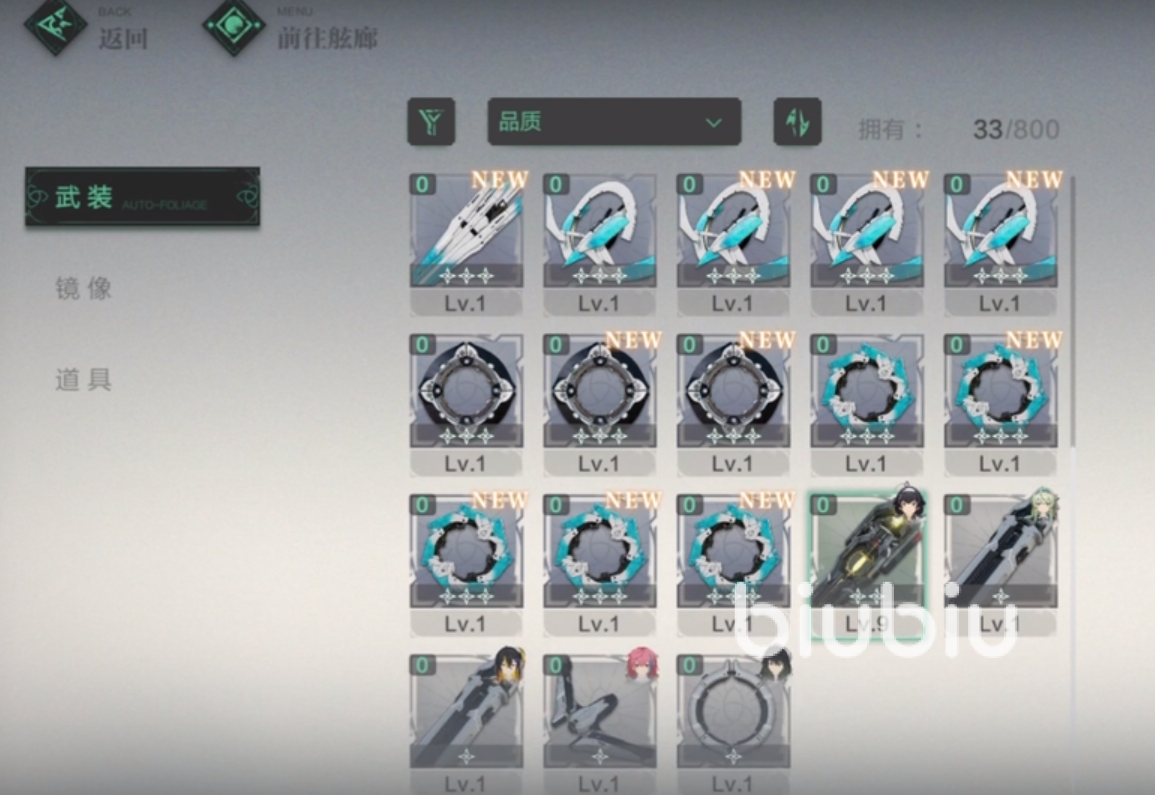The image size is (1155, 795).
Task: Expand the 品质 sort dropdown
Action: tap(614, 122)
